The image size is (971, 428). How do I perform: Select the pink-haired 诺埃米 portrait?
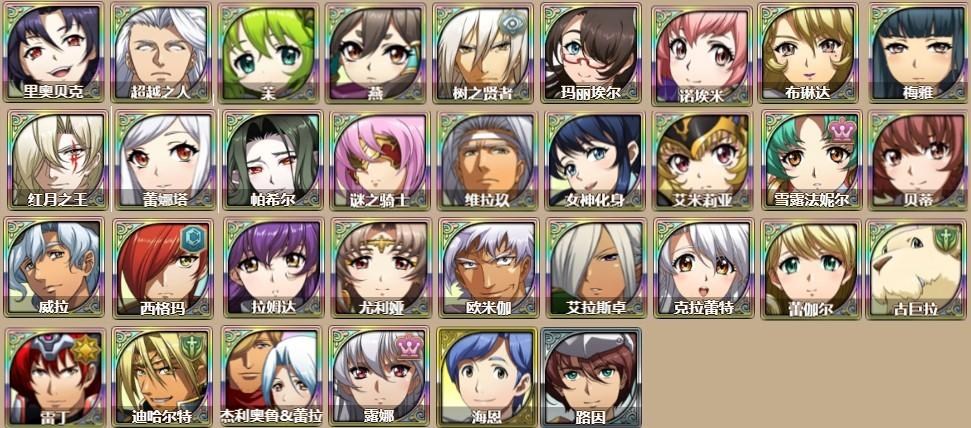point(700,52)
